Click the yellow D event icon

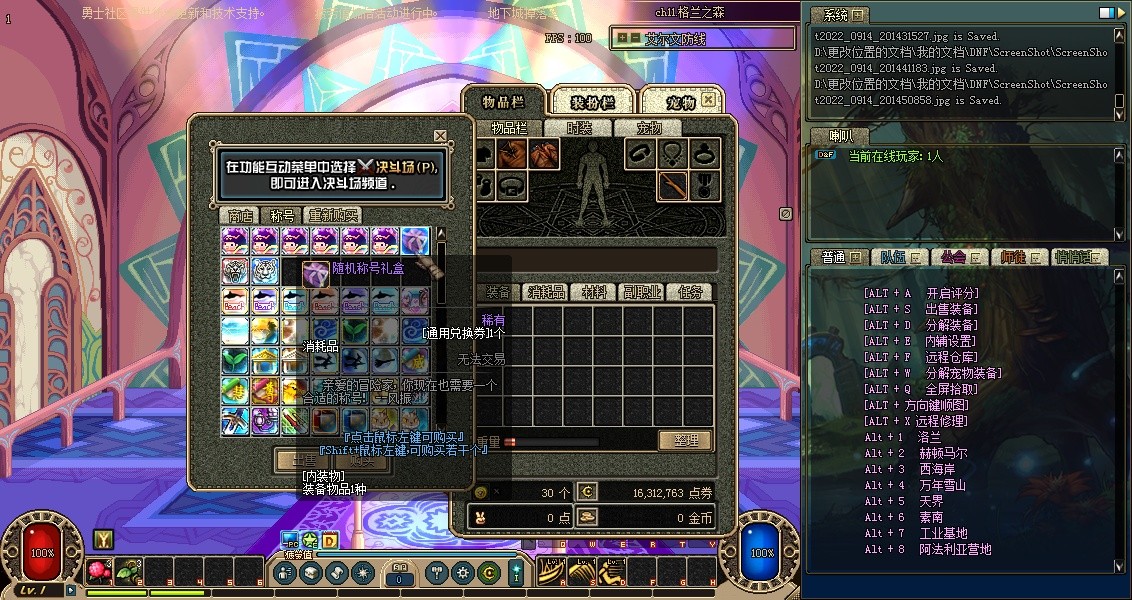329,541
